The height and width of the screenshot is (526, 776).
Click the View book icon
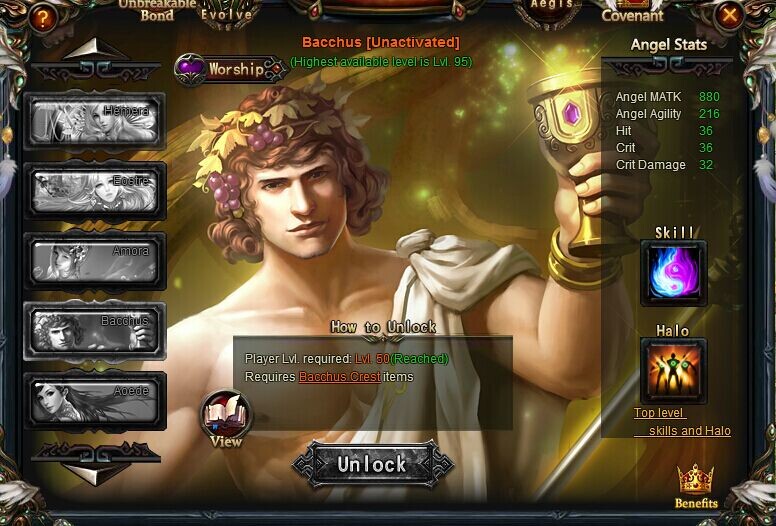click(226, 417)
